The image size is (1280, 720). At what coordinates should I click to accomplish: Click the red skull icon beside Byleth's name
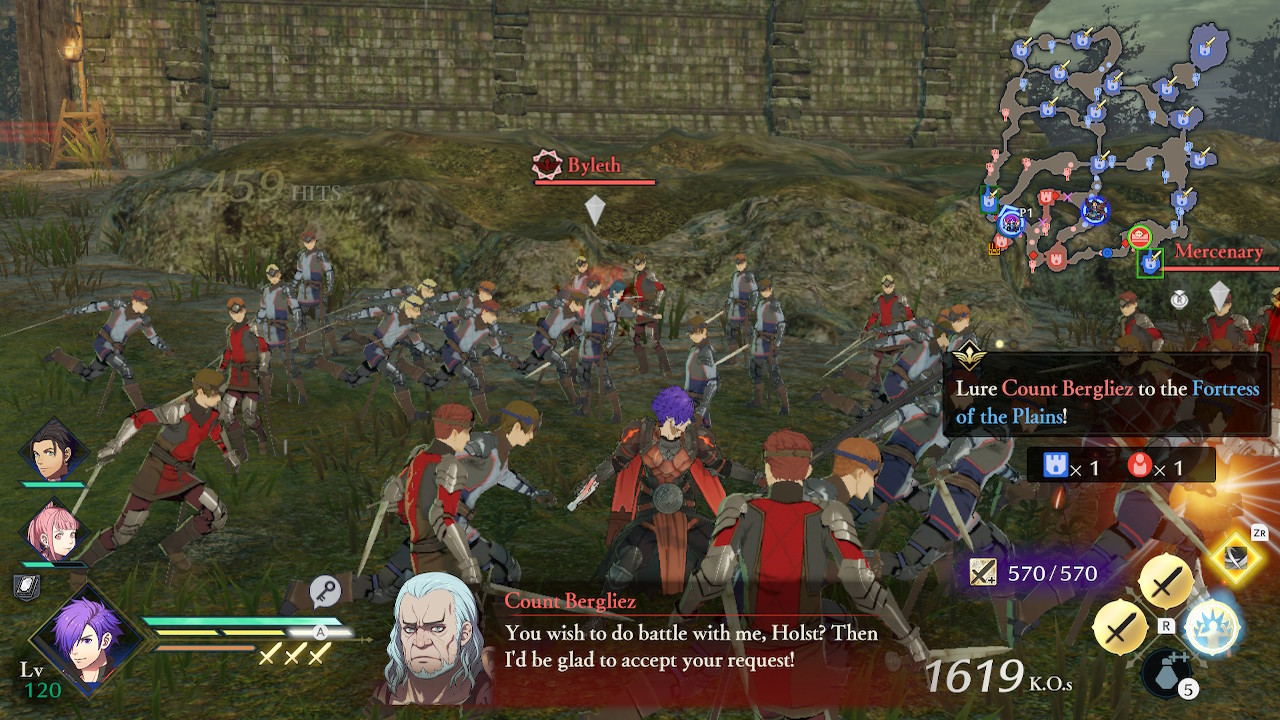point(546,166)
